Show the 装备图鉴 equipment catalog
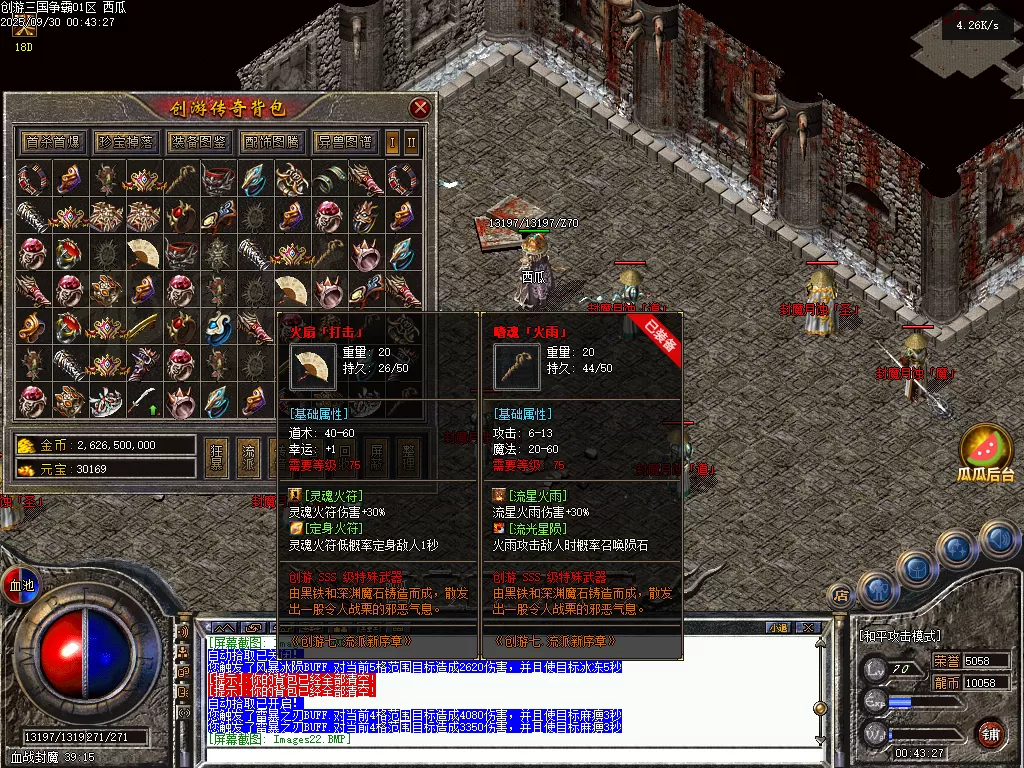1024x768 pixels. pos(198,141)
